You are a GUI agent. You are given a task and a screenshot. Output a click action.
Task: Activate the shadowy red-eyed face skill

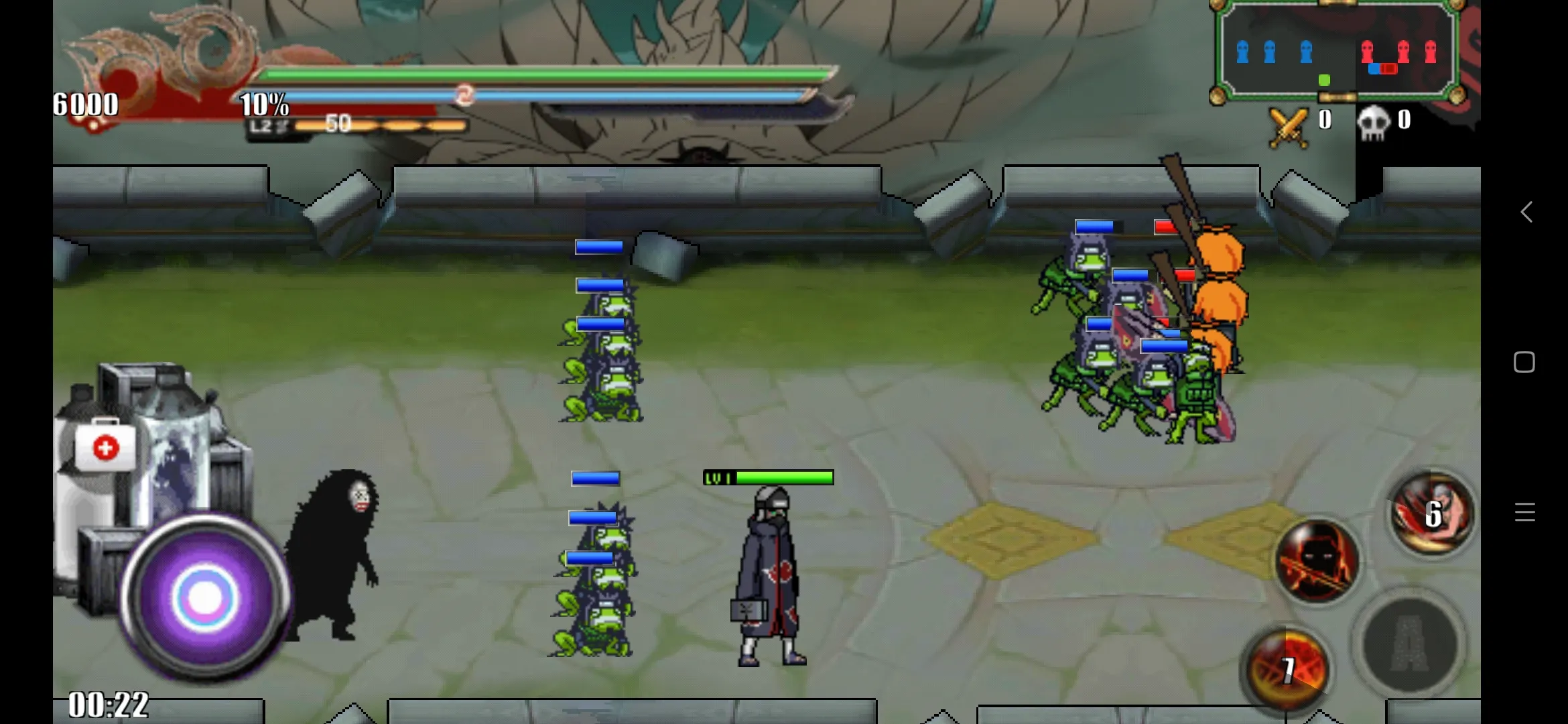(x=1317, y=561)
